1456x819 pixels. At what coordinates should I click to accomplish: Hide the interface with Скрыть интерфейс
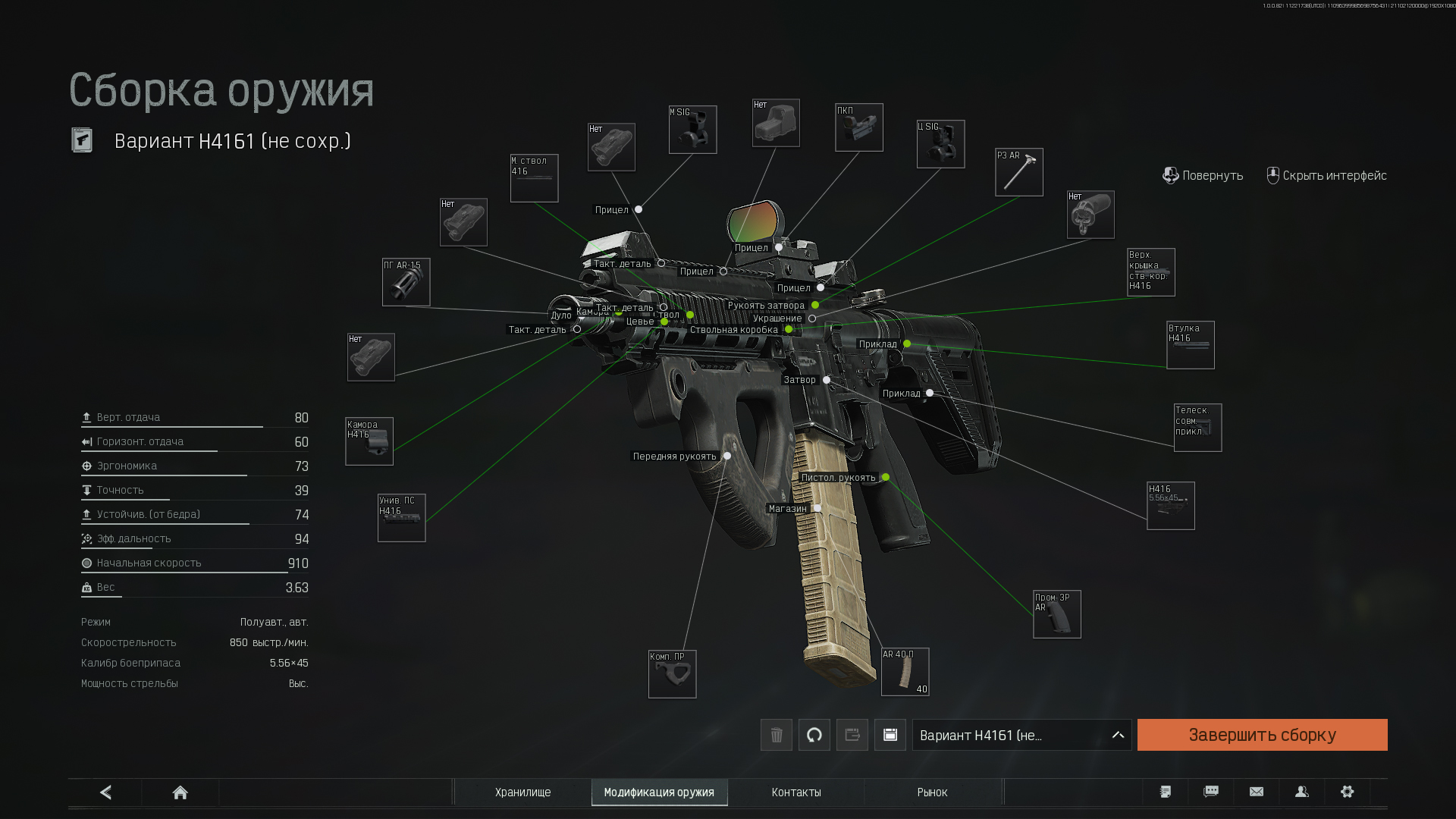[x=1326, y=176]
